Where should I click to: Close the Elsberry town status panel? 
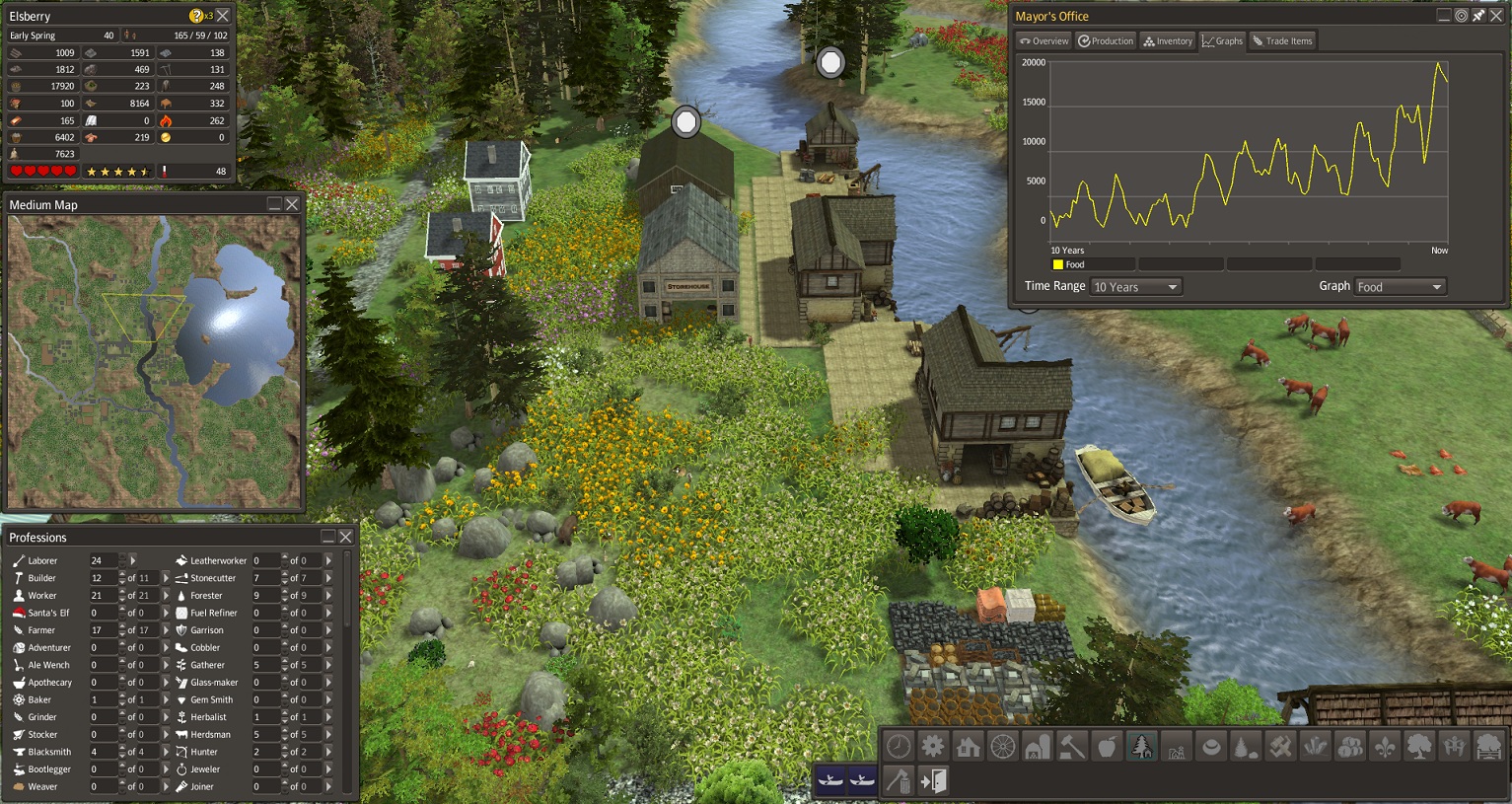223,16
